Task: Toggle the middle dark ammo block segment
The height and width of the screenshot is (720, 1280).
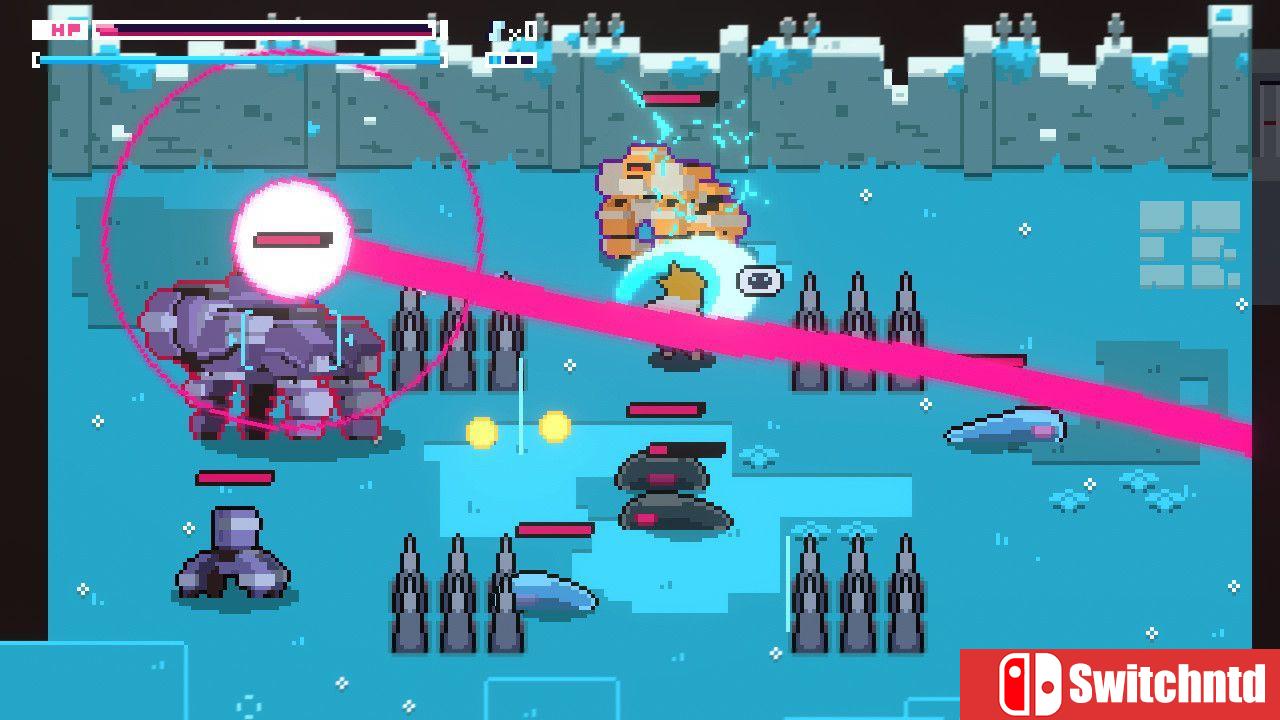Action: click(x=510, y=58)
